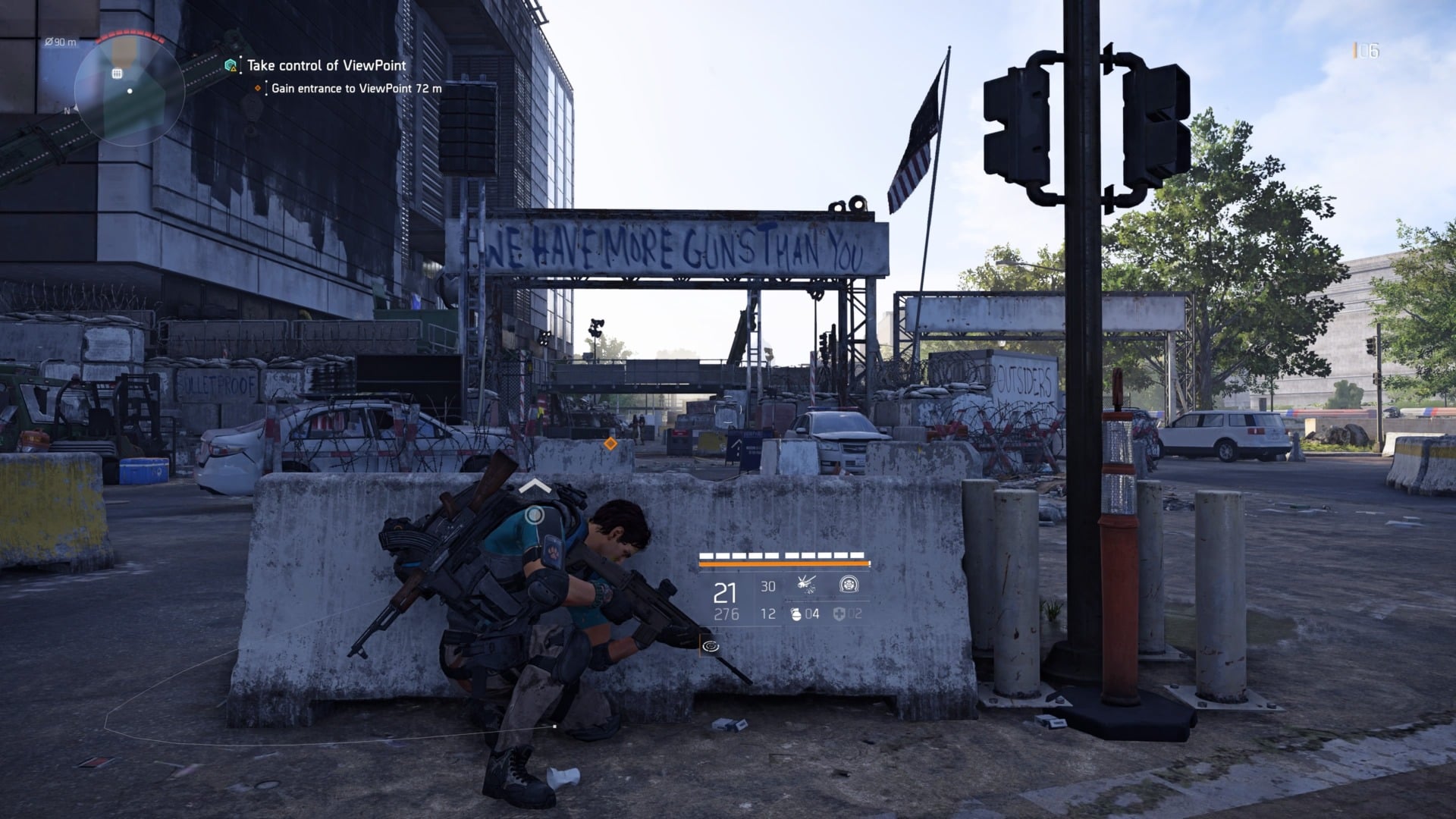
Task: Select the green hexagonal control point mission icon
Action: (230, 64)
